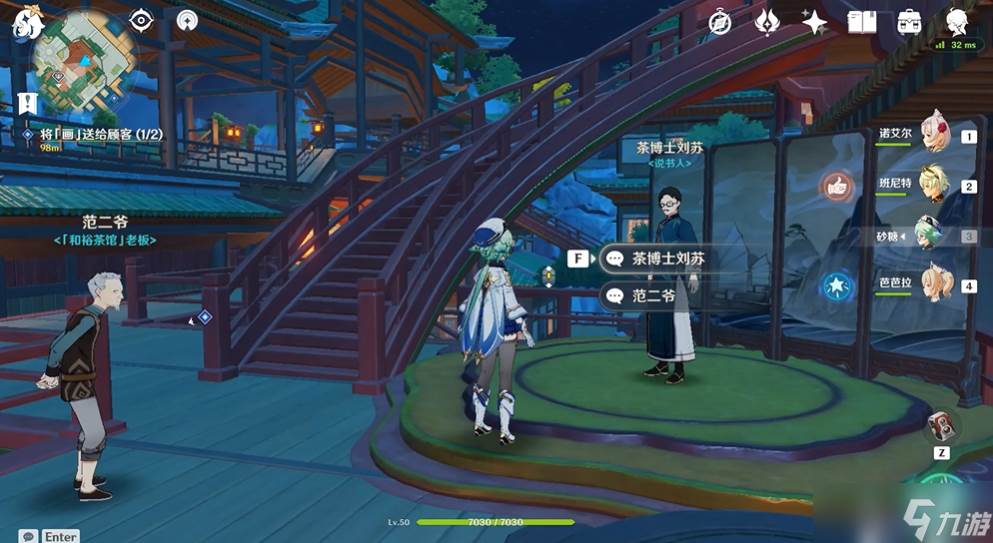The image size is (993, 543).
Task: Open the backpack inventory
Action: (909, 22)
